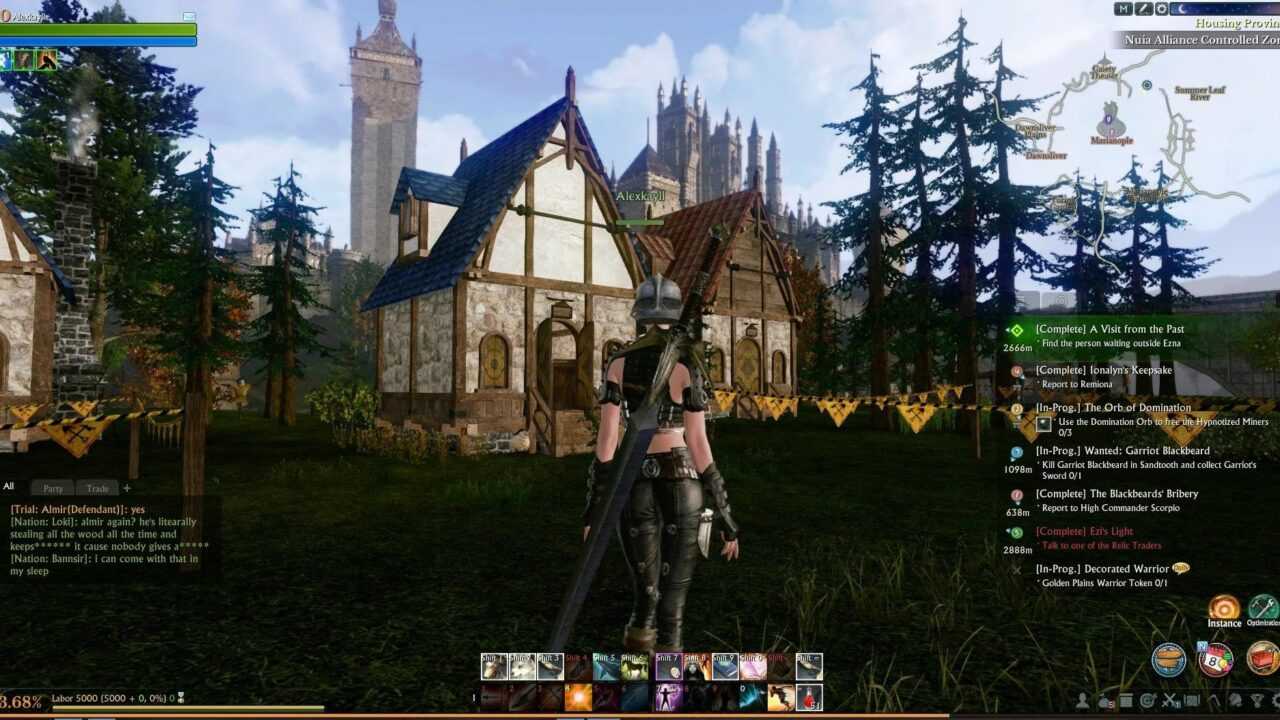Open 'Wanted: Garriot Blackbeard' quest in tracker
Viewport: 1280px width, 720px height.
[1122, 451]
